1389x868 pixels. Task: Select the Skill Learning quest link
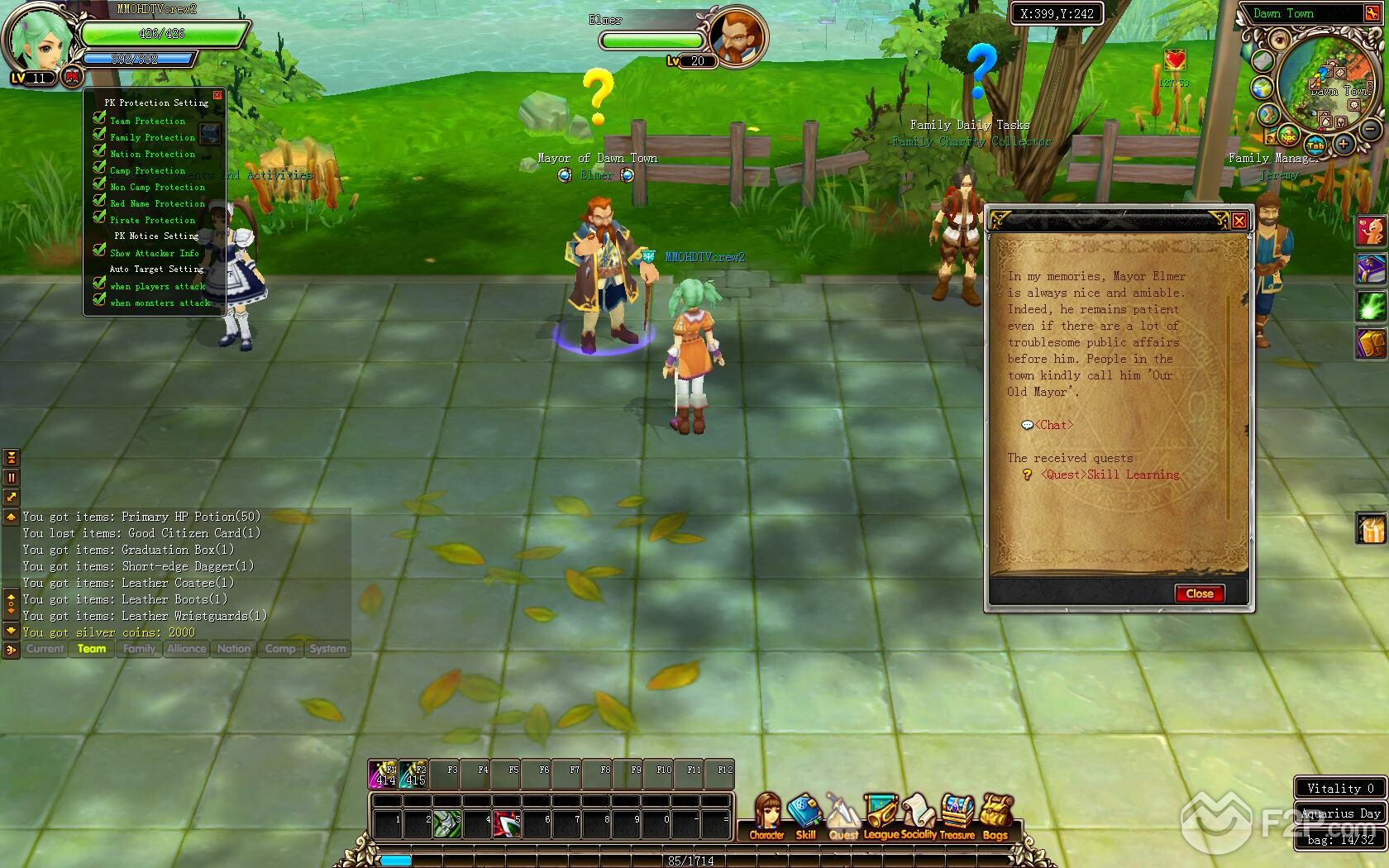1110,475
